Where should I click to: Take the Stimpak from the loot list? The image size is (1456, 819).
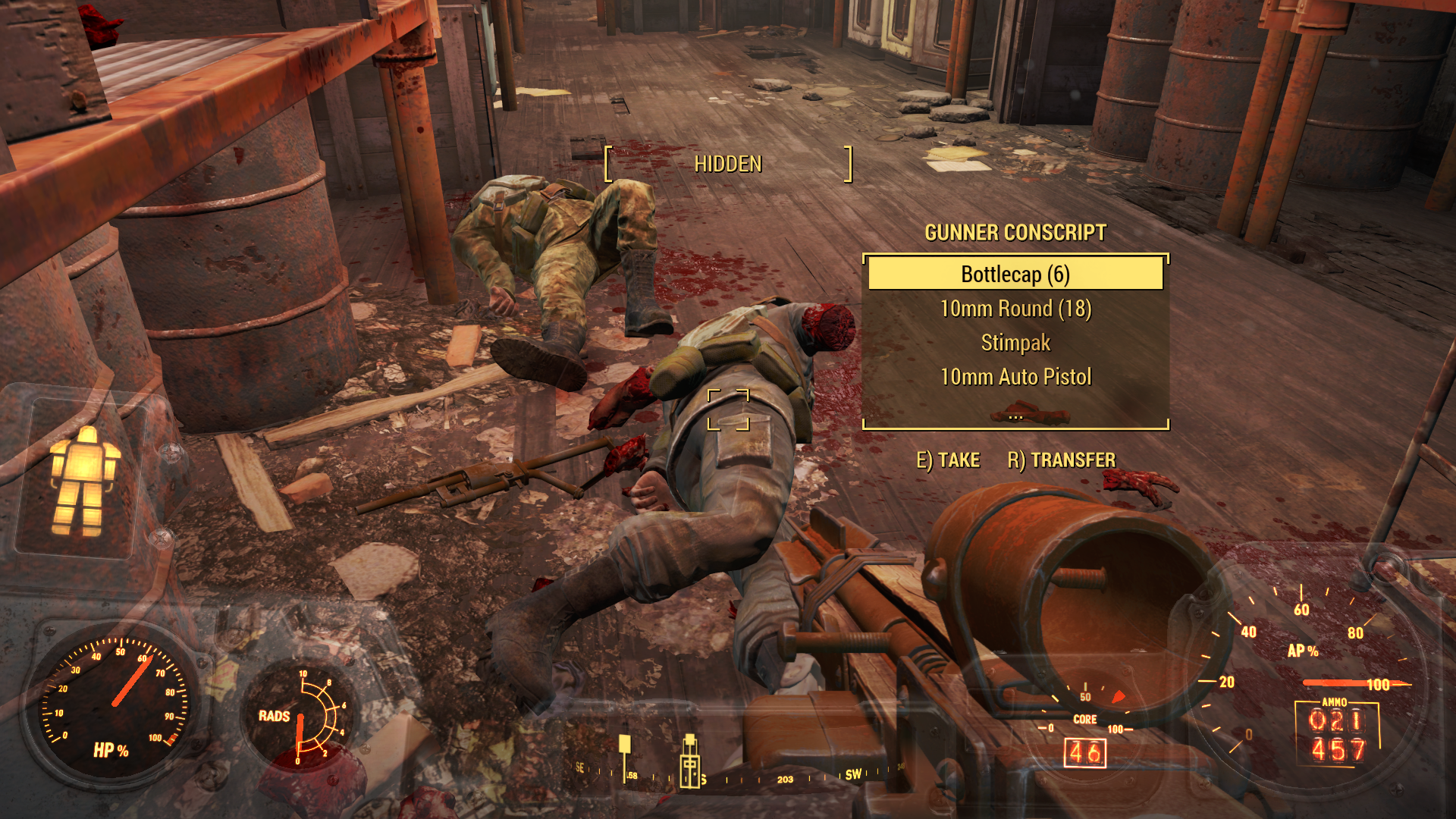tap(1015, 343)
